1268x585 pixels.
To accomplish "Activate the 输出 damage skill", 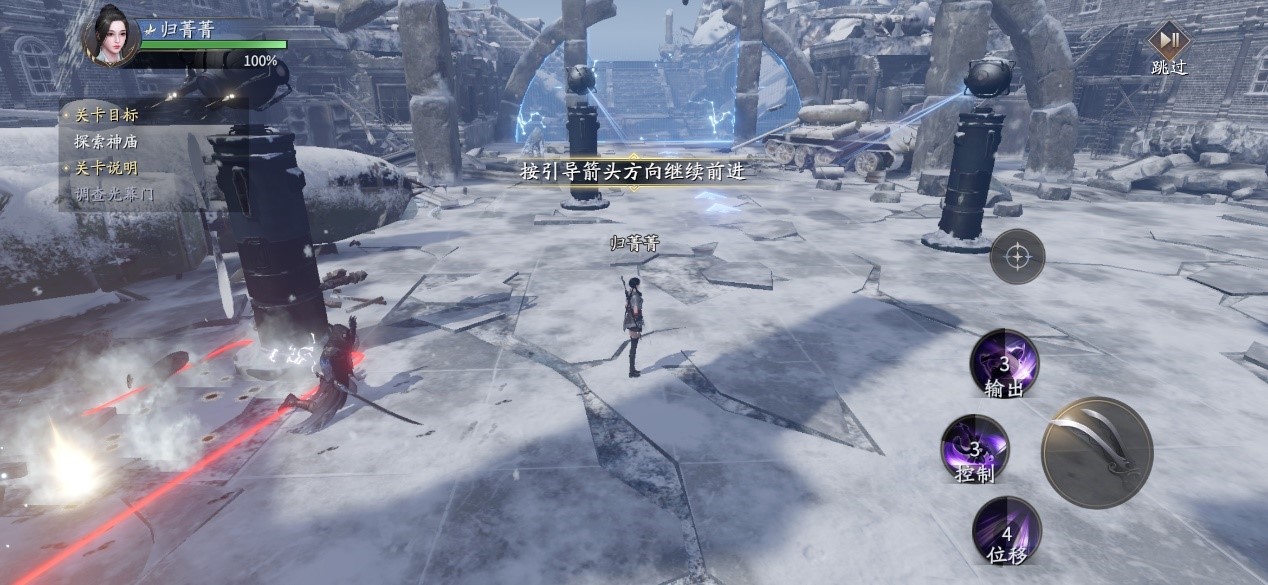I will tap(1004, 364).
